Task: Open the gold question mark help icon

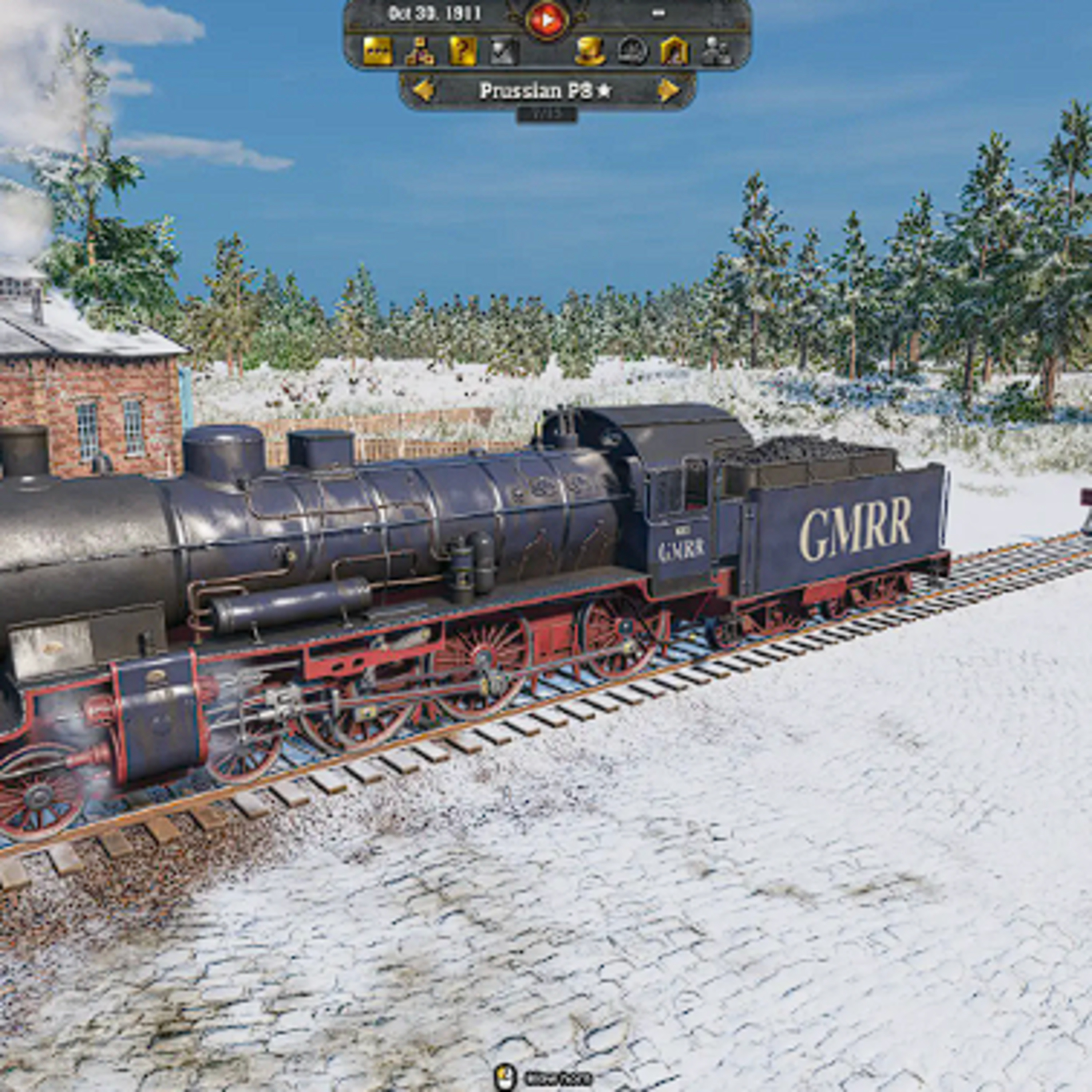Action: (462, 51)
